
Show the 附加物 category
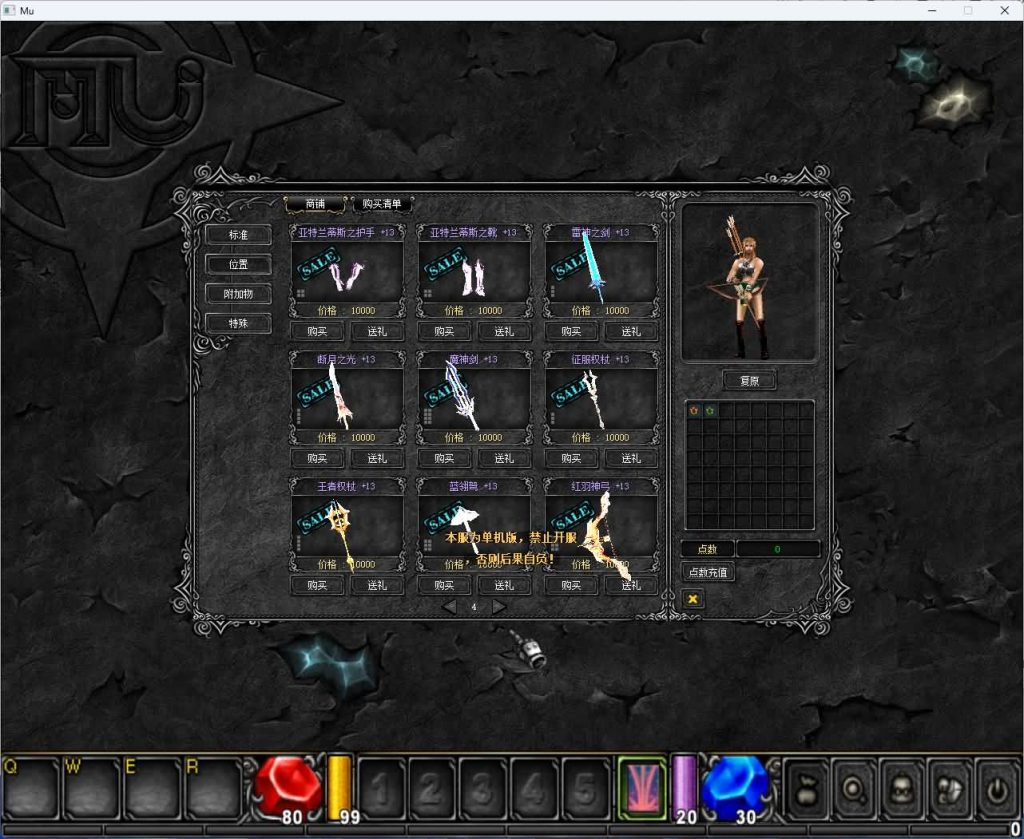(x=237, y=294)
